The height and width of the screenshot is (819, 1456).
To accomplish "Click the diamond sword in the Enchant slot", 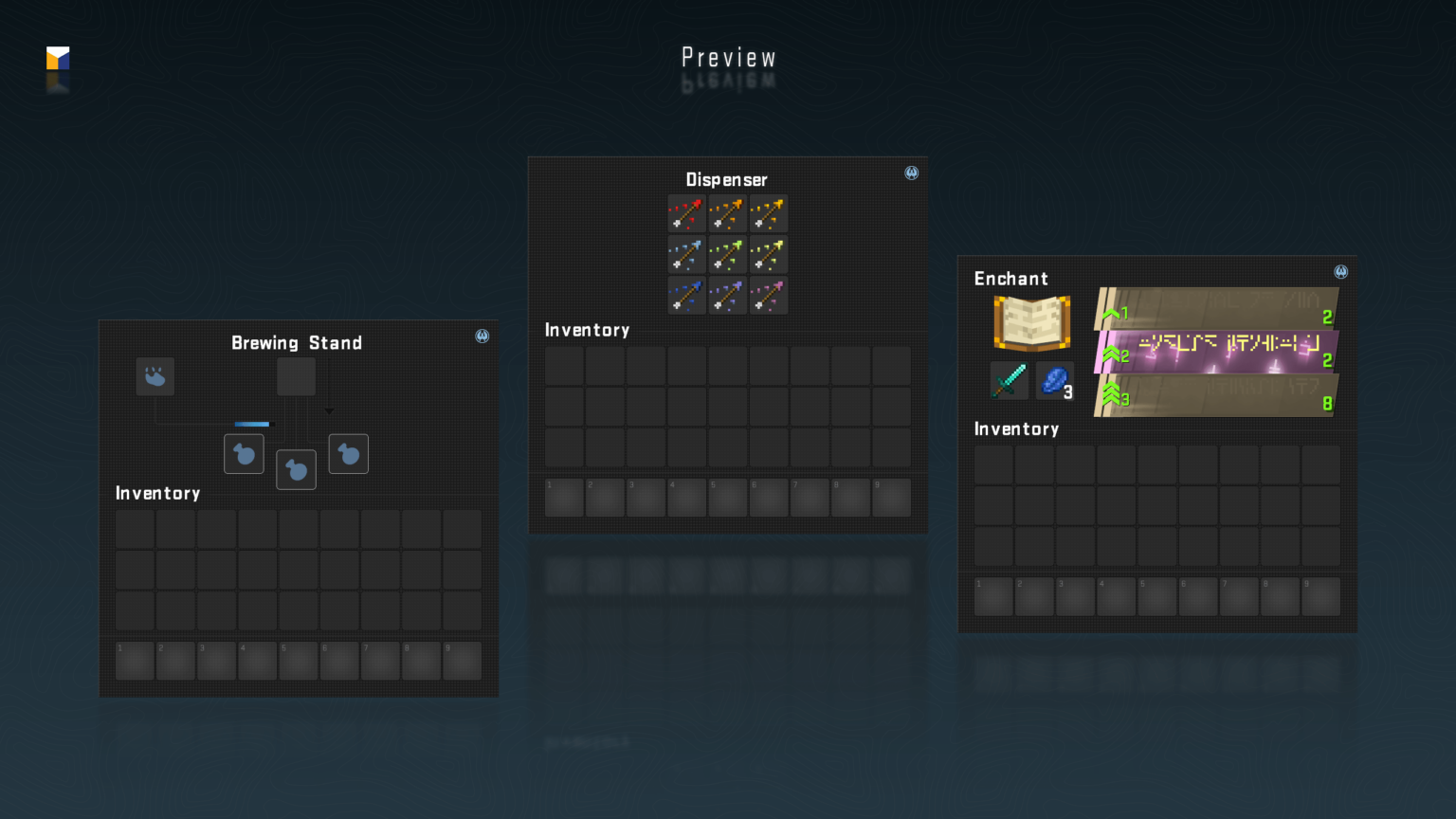I will [1009, 380].
